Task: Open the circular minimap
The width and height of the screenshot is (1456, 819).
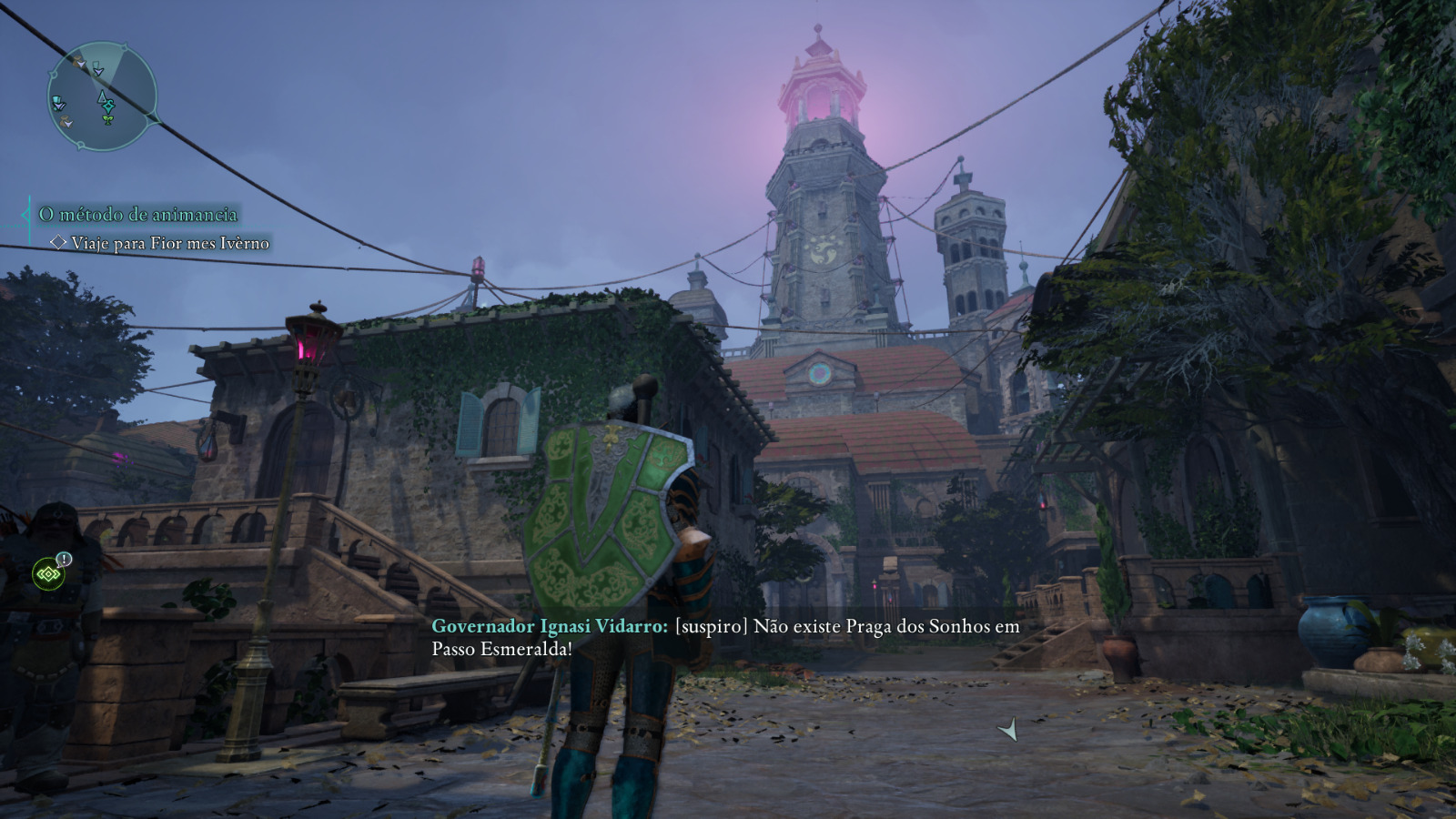Action: [102, 96]
